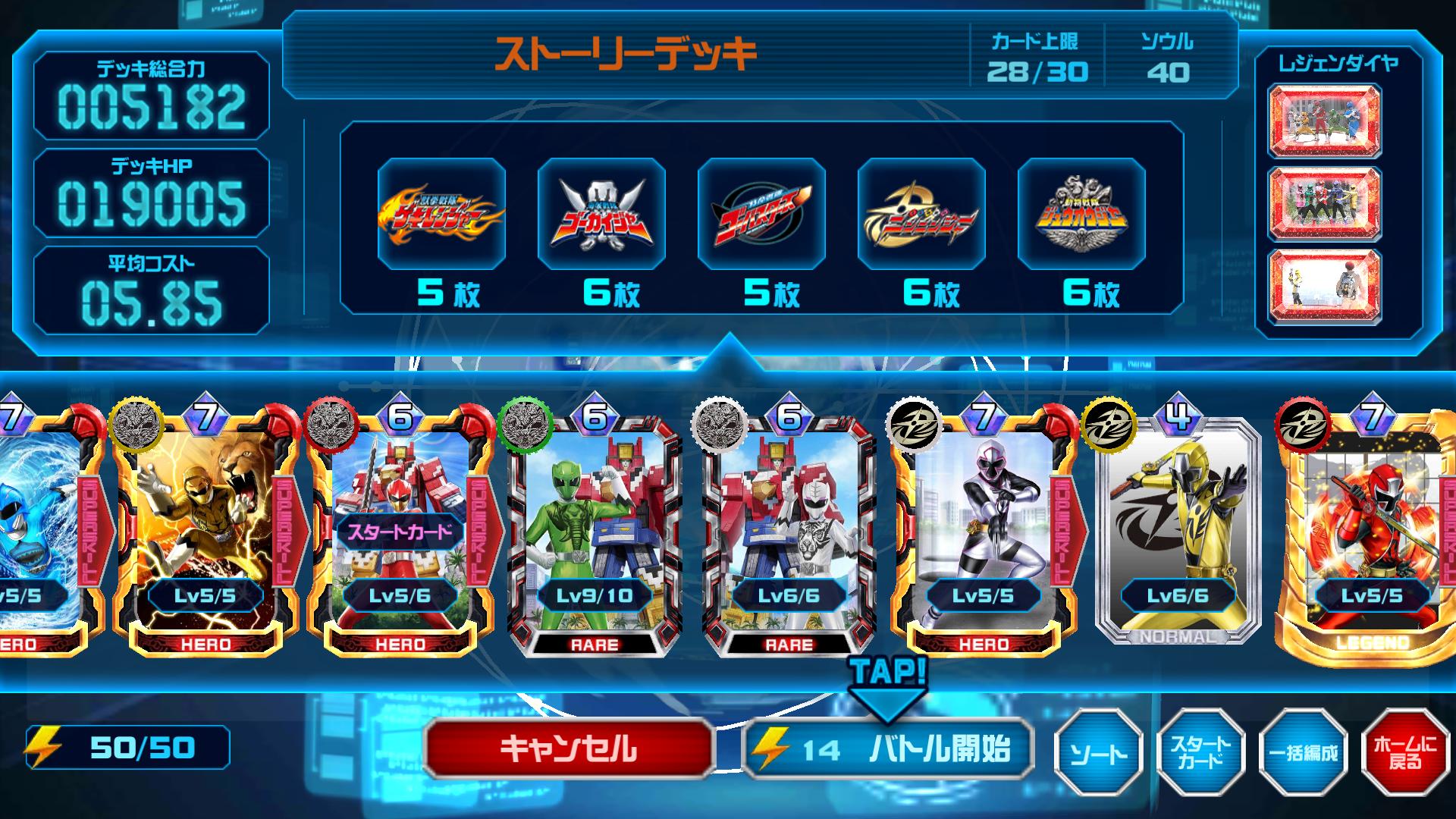
Task: Start the battle with バトル開始
Action: pos(888,749)
